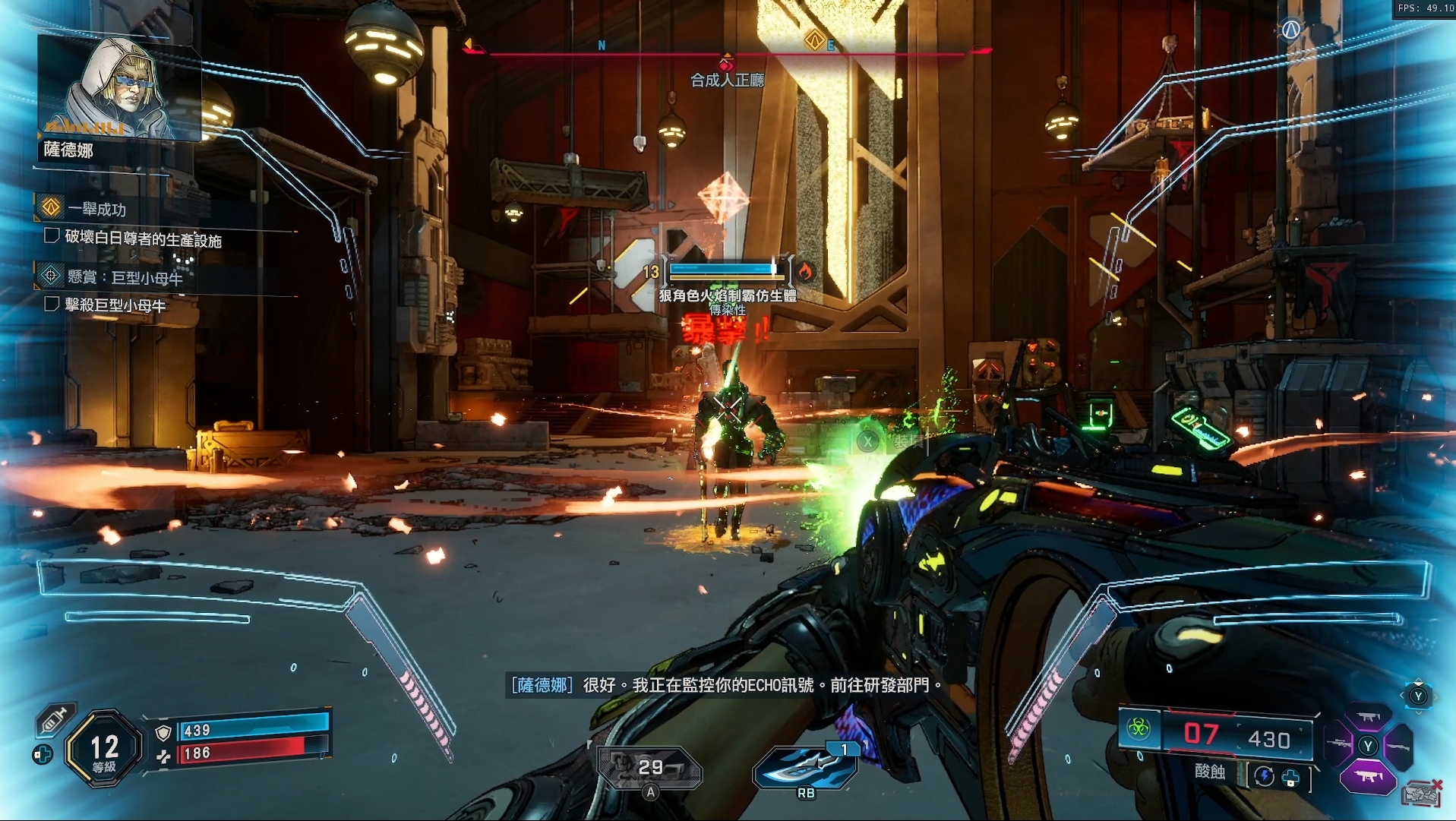Activate the blue blade action skill
1456x821 pixels.
click(x=806, y=768)
